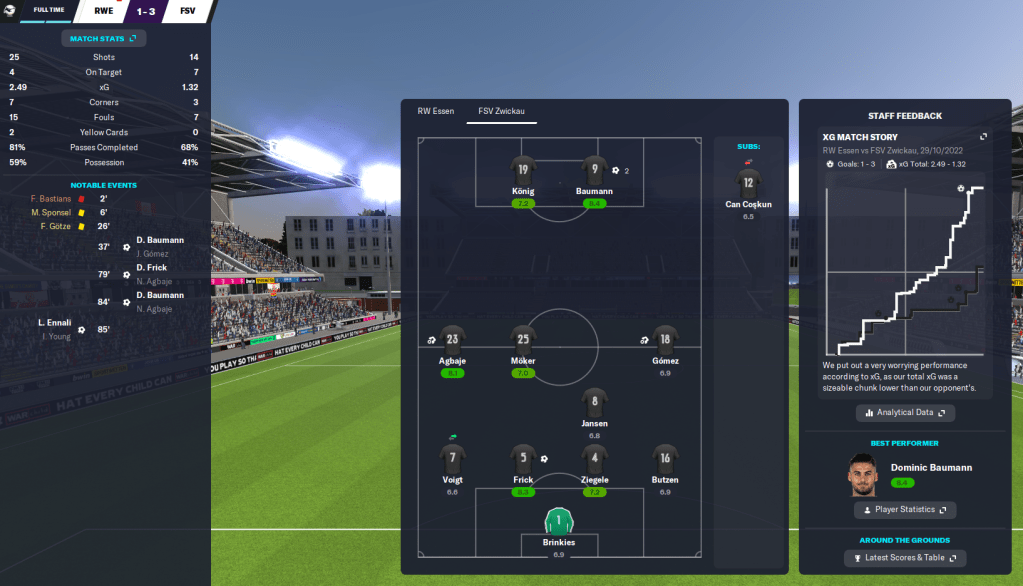Image resolution: width=1023 pixels, height=586 pixels.
Task: View Player Statistics for best performer
Action: (905, 510)
